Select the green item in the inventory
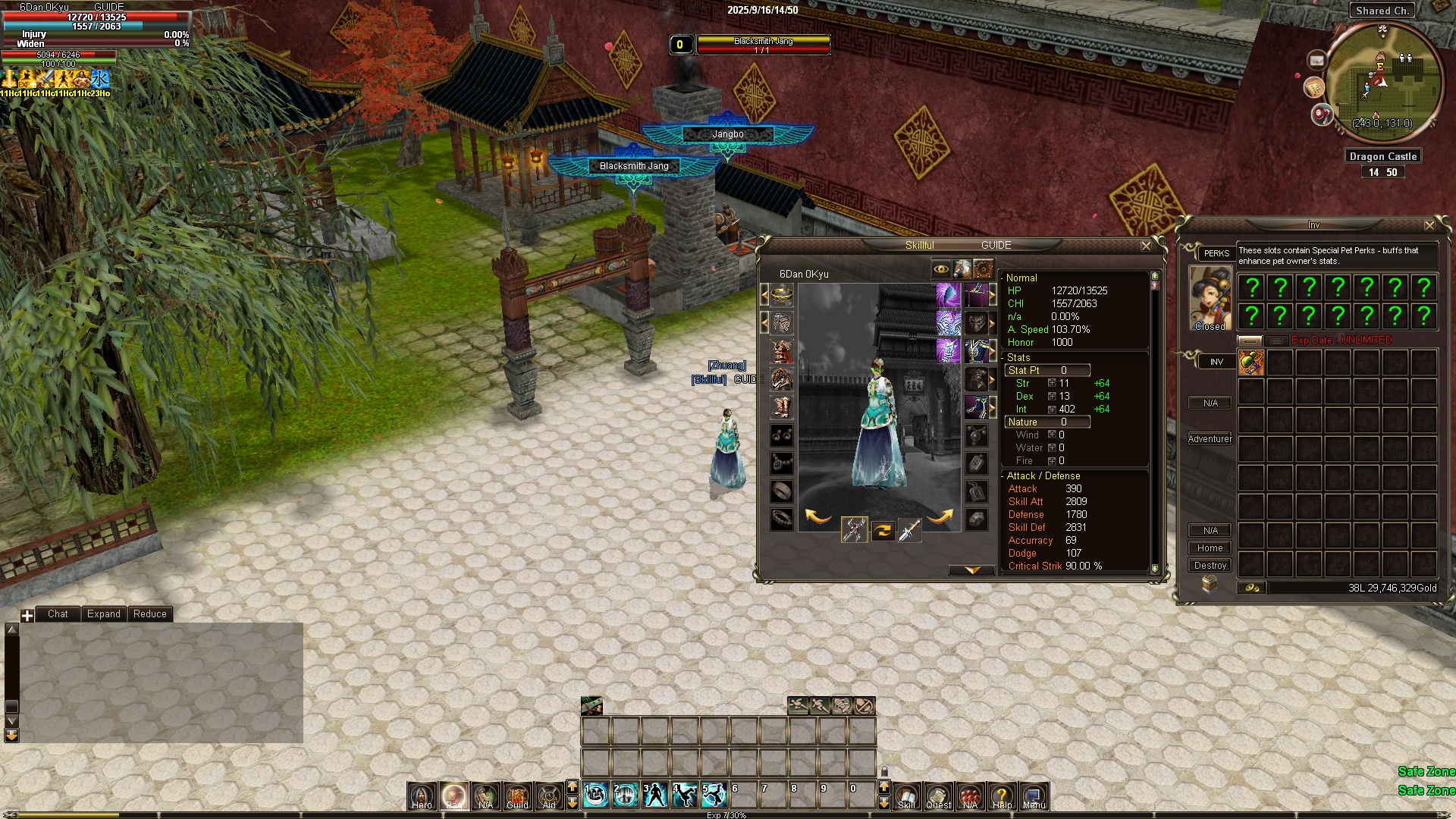 click(1251, 362)
